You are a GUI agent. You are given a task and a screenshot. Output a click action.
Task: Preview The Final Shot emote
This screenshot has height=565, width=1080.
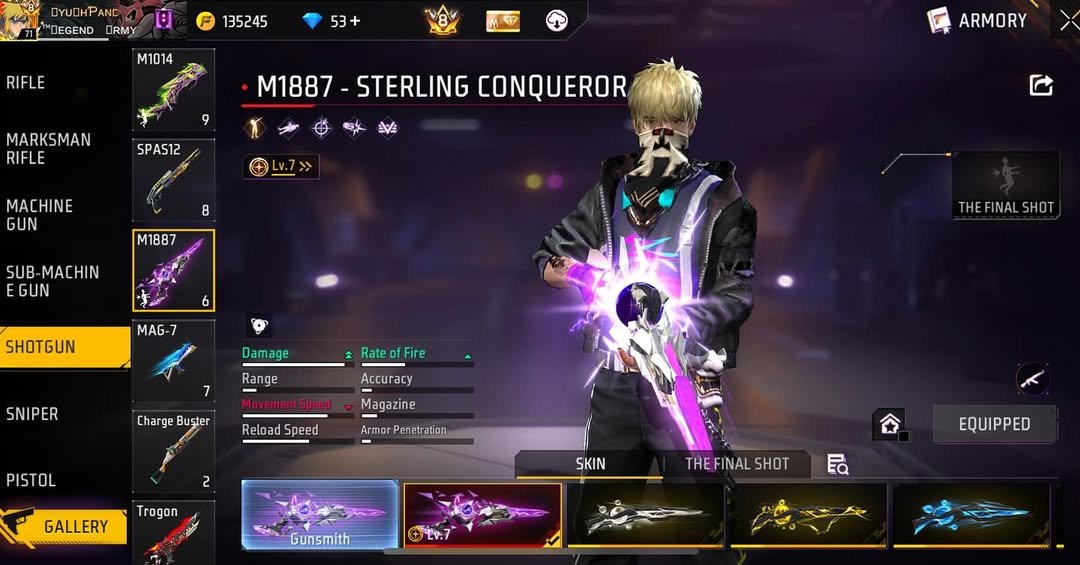click(1005, 185)
